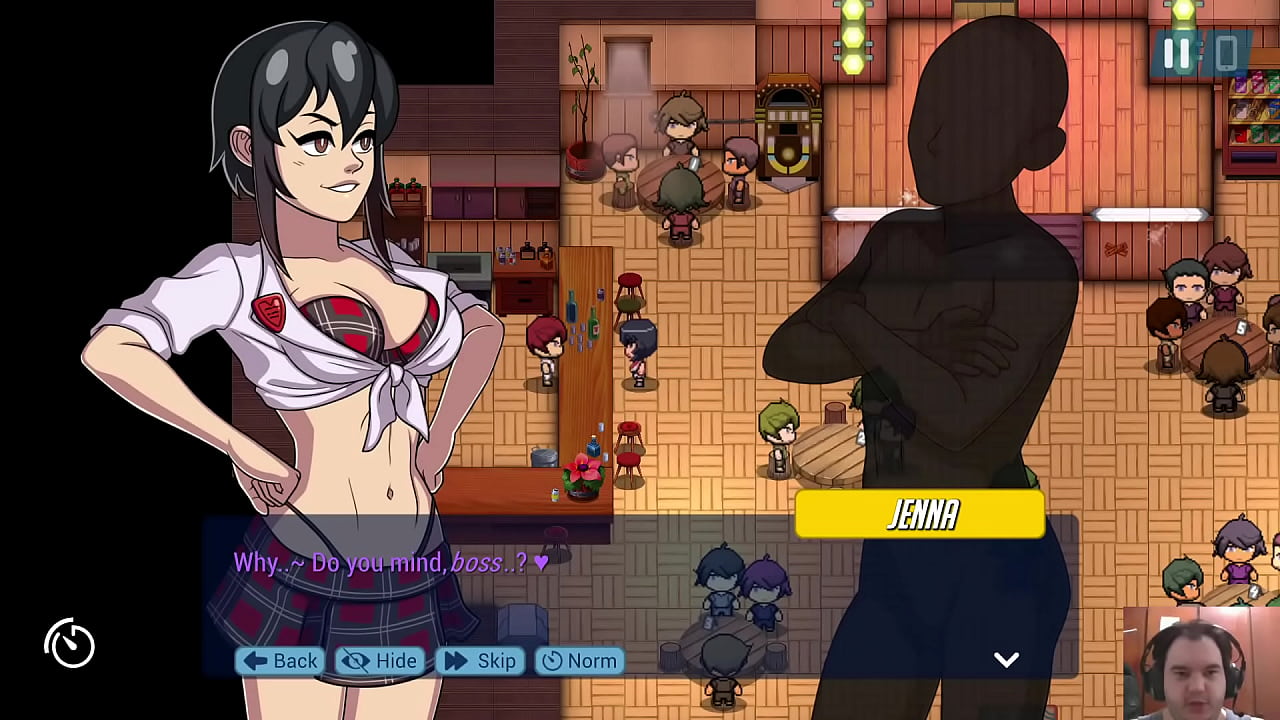Collapse the dialogue using the down chevron
The image size is (1280, 720).
1007,658
